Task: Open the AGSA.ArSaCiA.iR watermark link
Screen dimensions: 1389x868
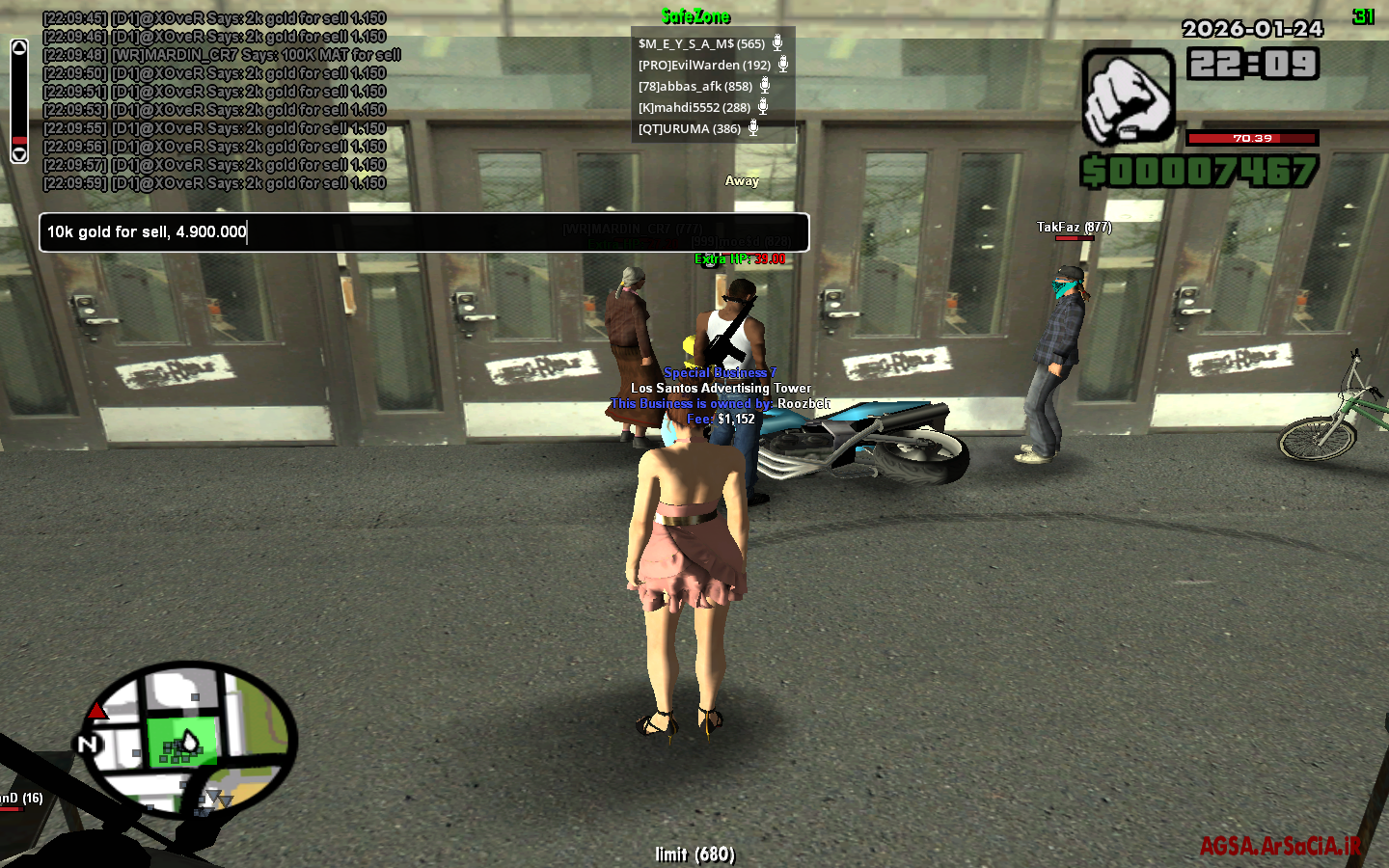Action: click(1280, 846)
